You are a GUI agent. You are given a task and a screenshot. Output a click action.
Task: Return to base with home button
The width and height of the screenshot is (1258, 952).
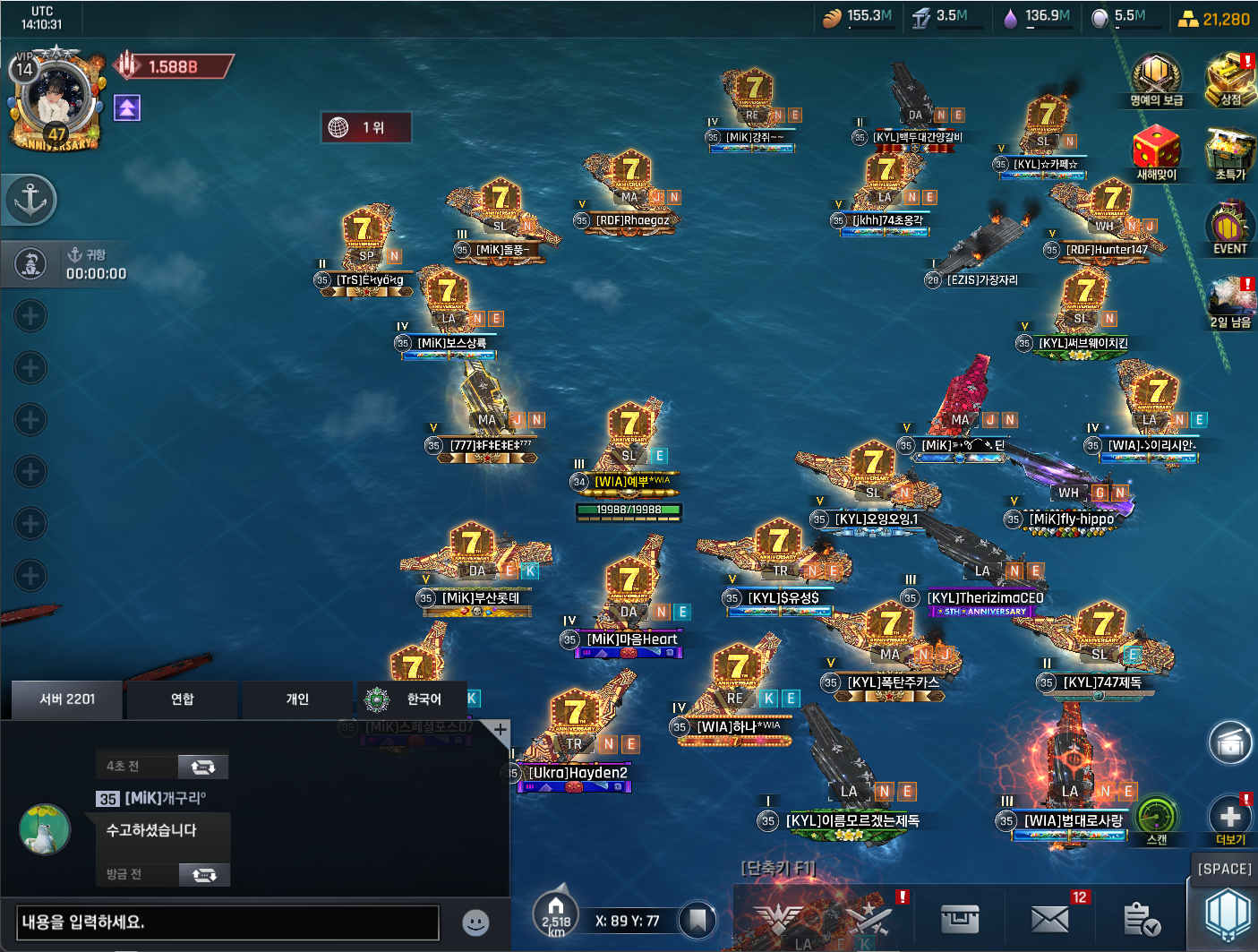point(556,913)
